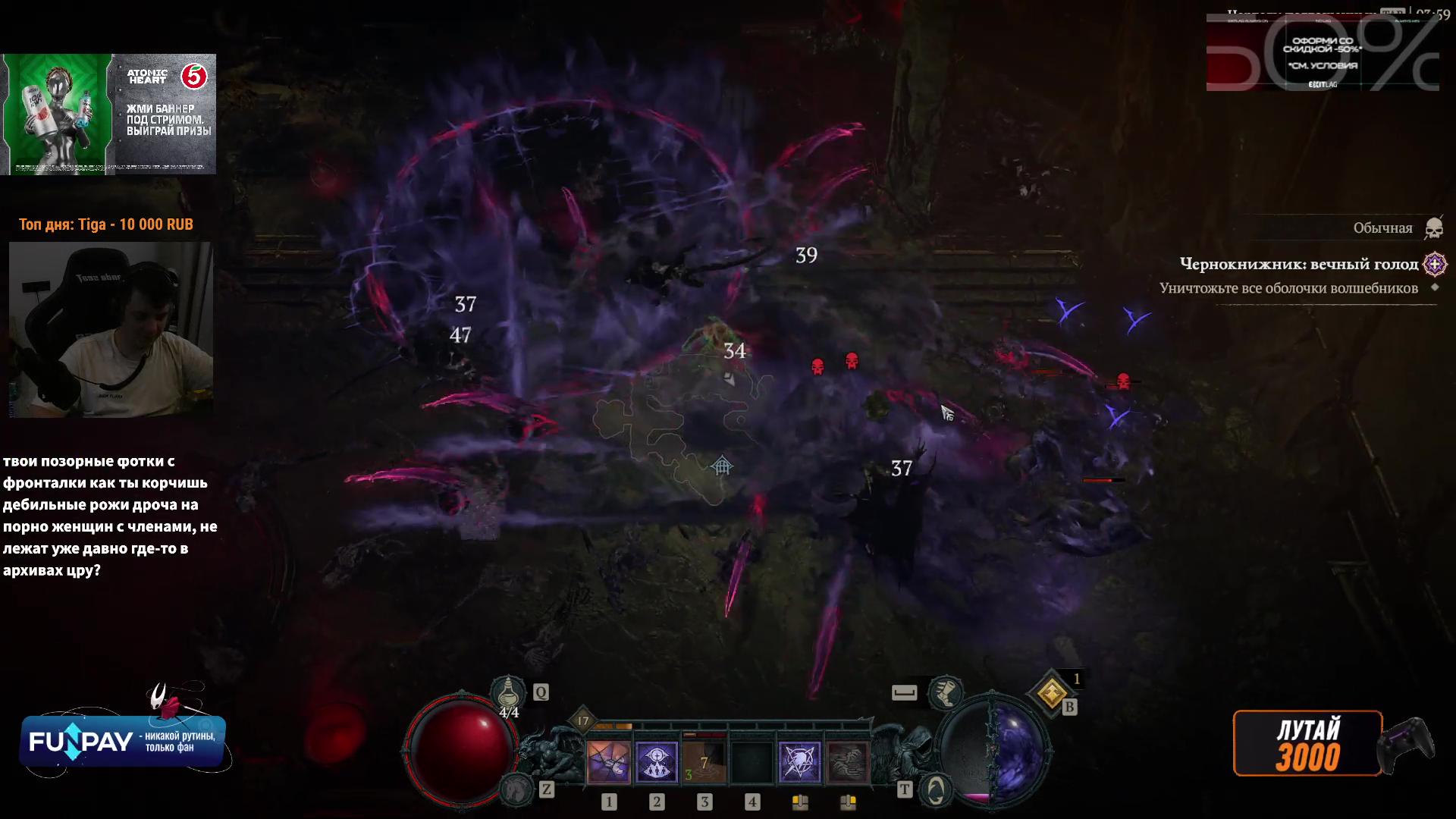This screenshot has width=1456, height=819.
Task: Select the Обычная difficulty skull icon
Action: click(1433, 227)
